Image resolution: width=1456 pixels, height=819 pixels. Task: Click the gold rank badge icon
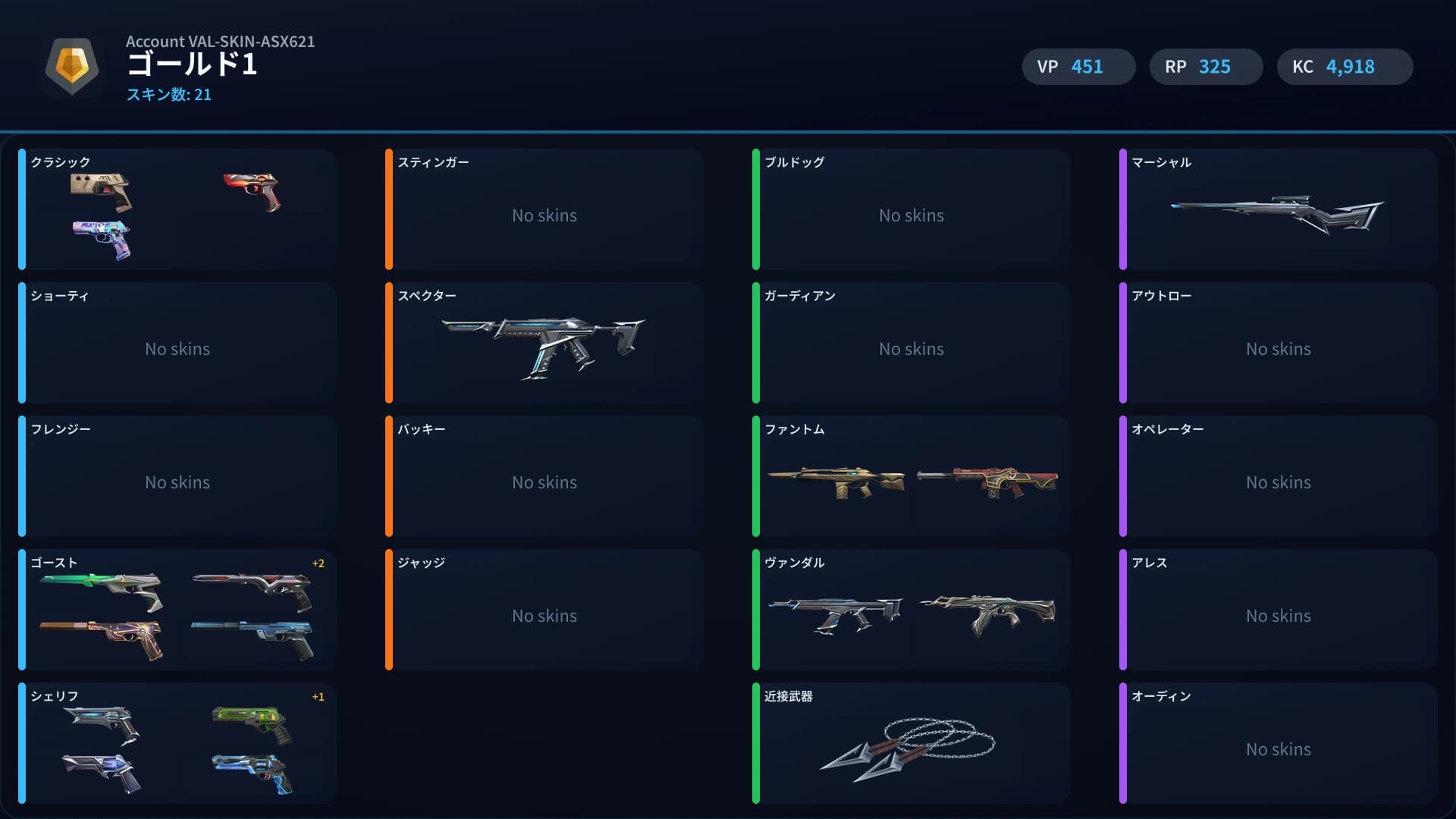(x=72, y=67)
